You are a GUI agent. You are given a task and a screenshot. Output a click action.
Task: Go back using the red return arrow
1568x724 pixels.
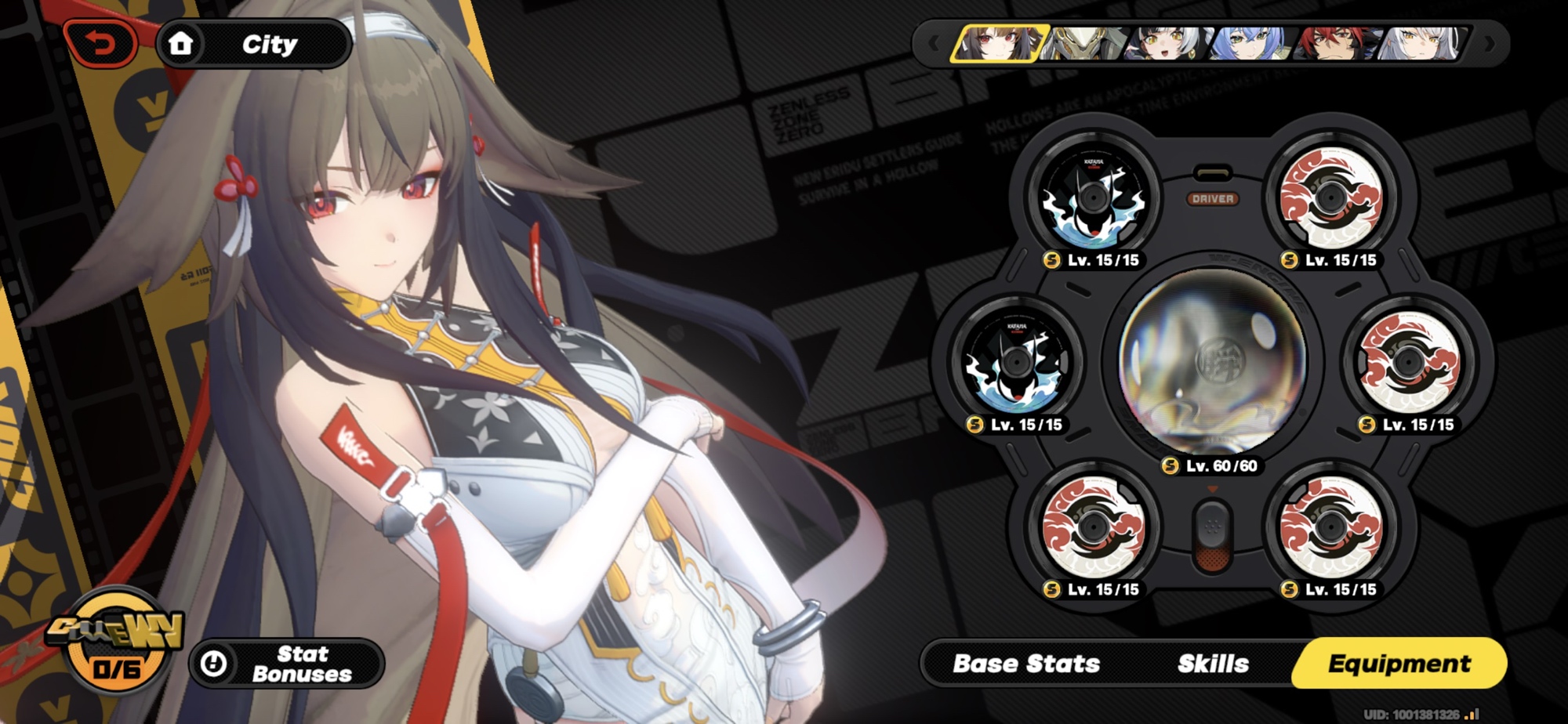100,44
